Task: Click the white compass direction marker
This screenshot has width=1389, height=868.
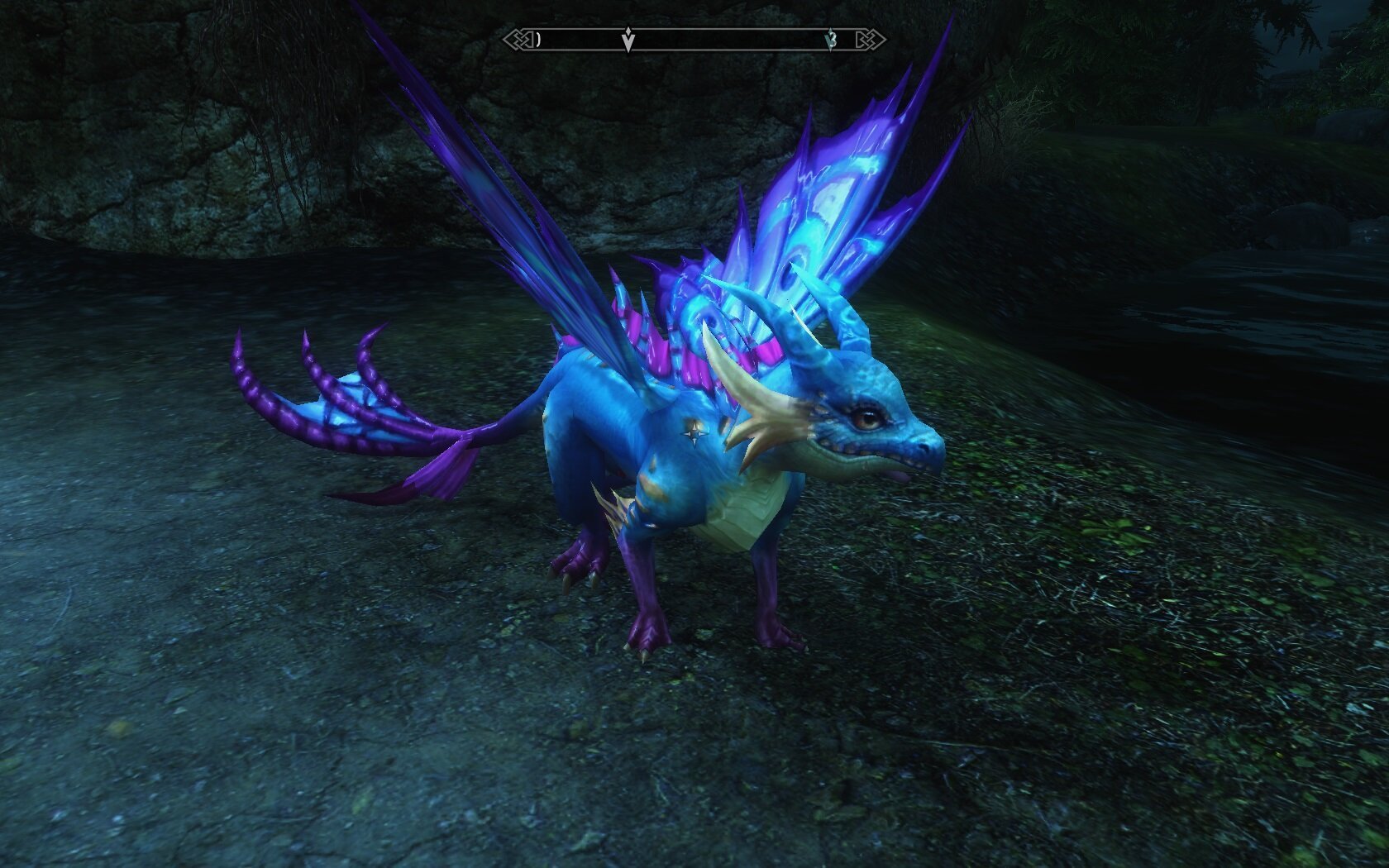Action: coord(628,38)
